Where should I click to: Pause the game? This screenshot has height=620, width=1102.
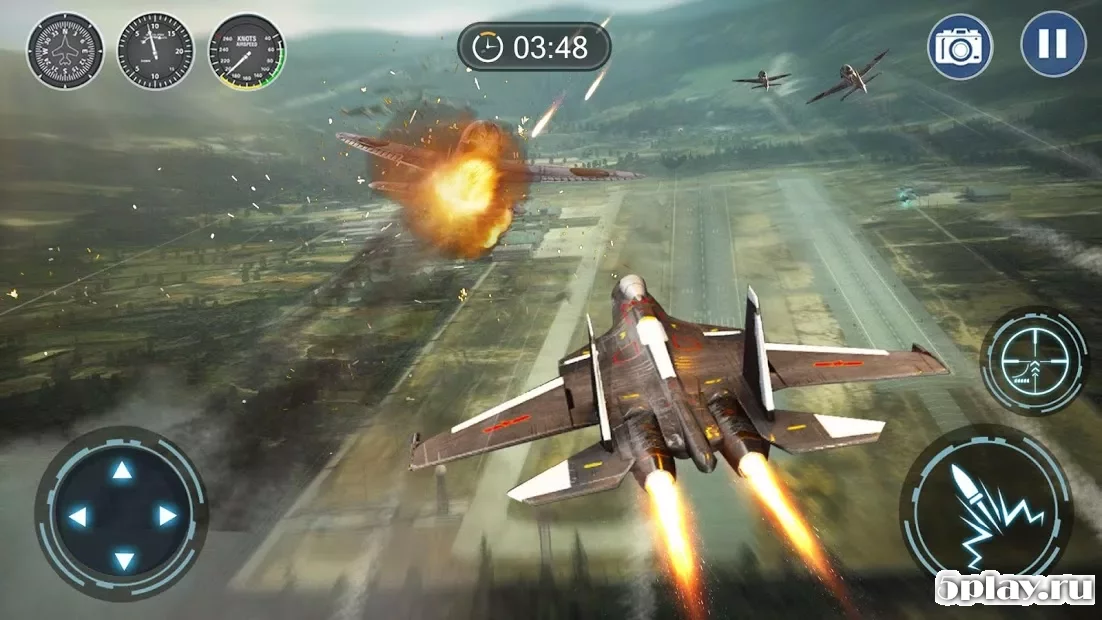click(1053, 45)
